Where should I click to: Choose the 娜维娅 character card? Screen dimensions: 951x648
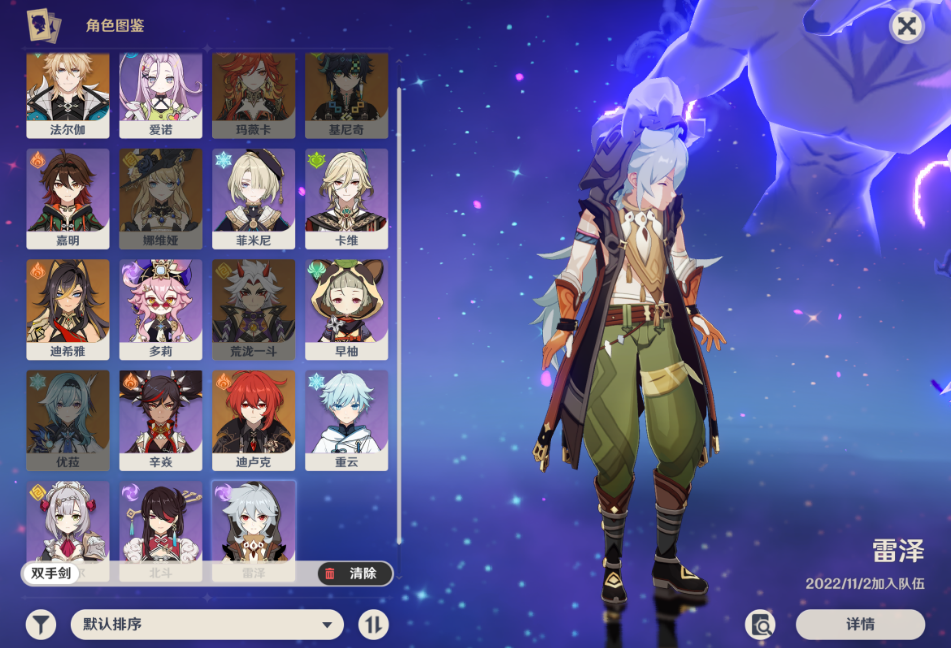(x=161, y=198)
